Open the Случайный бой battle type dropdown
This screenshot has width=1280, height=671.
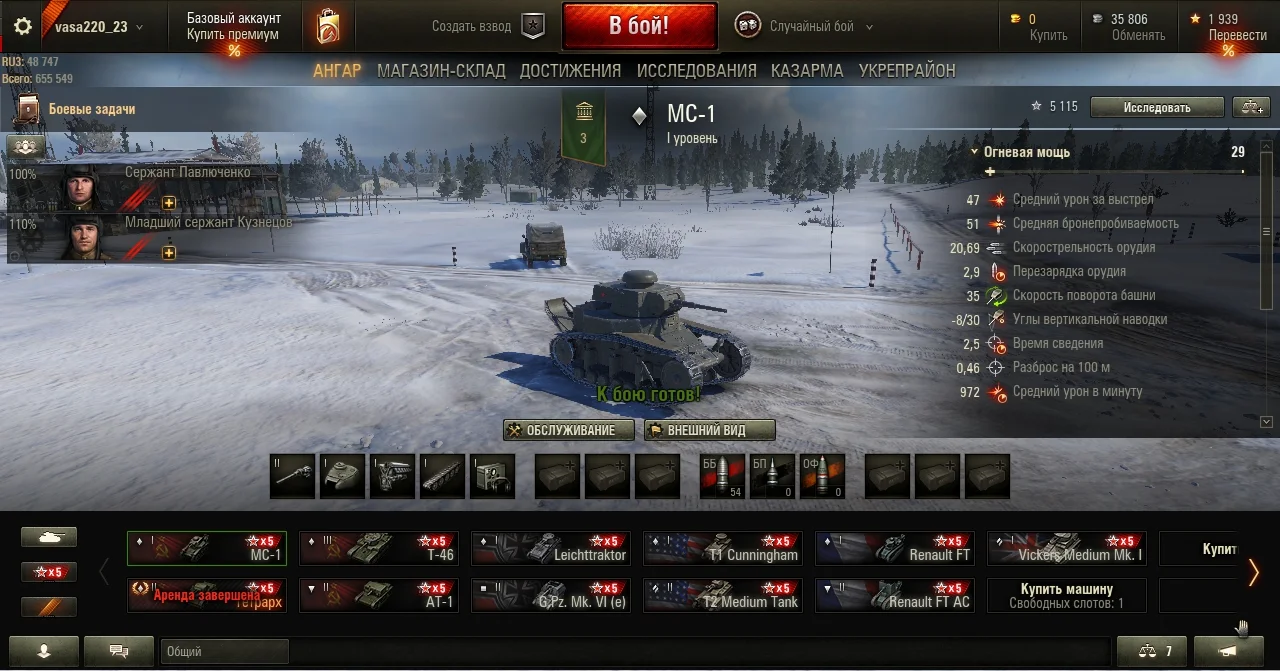click(810, 27)
